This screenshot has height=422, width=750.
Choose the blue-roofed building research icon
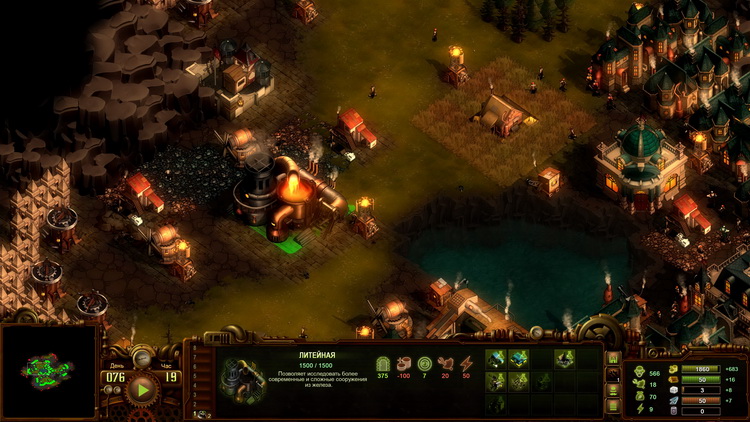519,359
